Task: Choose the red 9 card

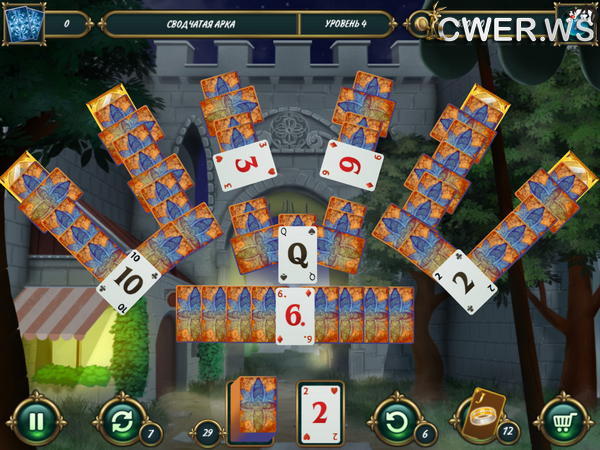Action: coord(352,165)
